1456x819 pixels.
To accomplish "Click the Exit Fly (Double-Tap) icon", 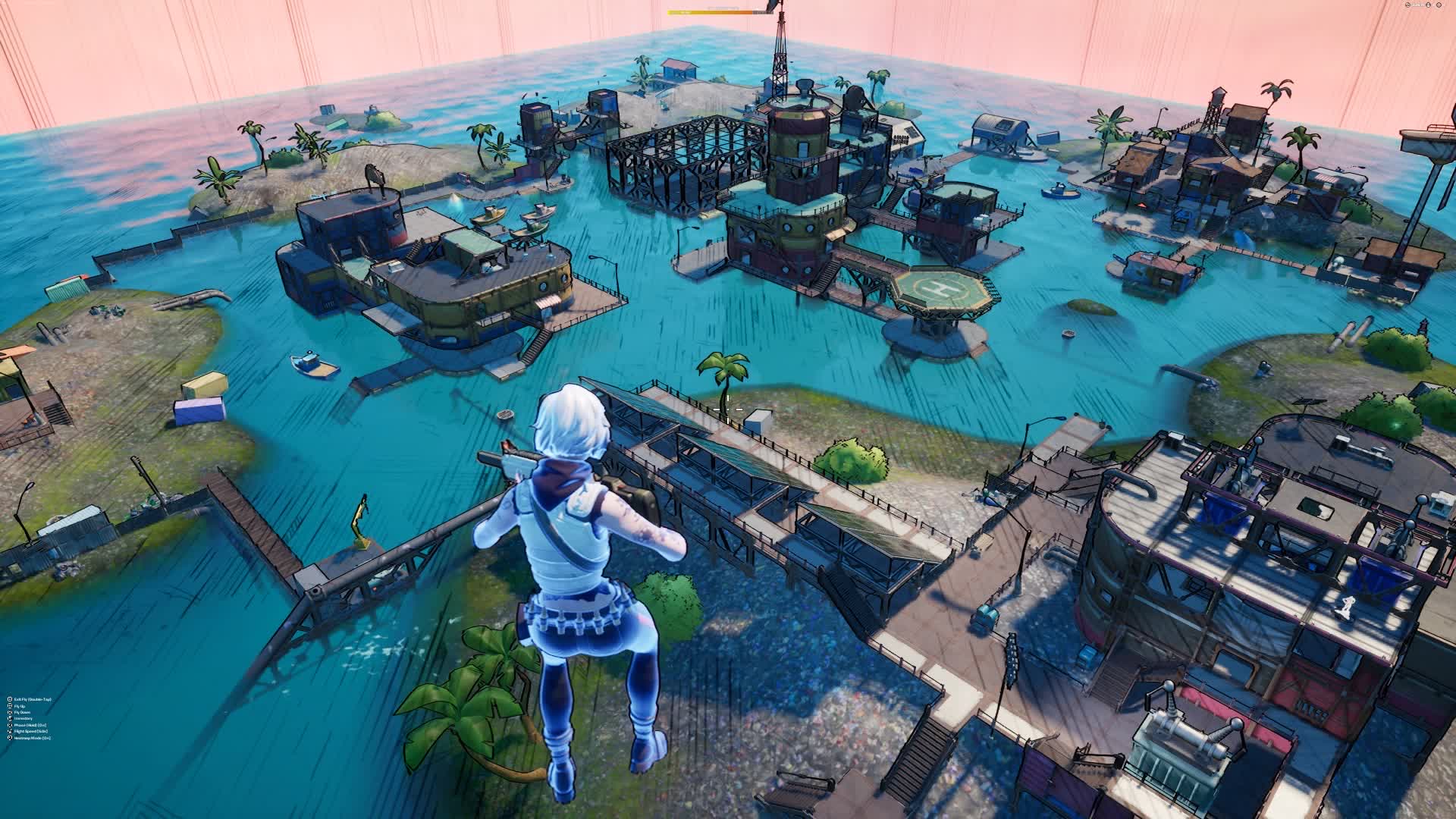I will click(x=10, y=699).
